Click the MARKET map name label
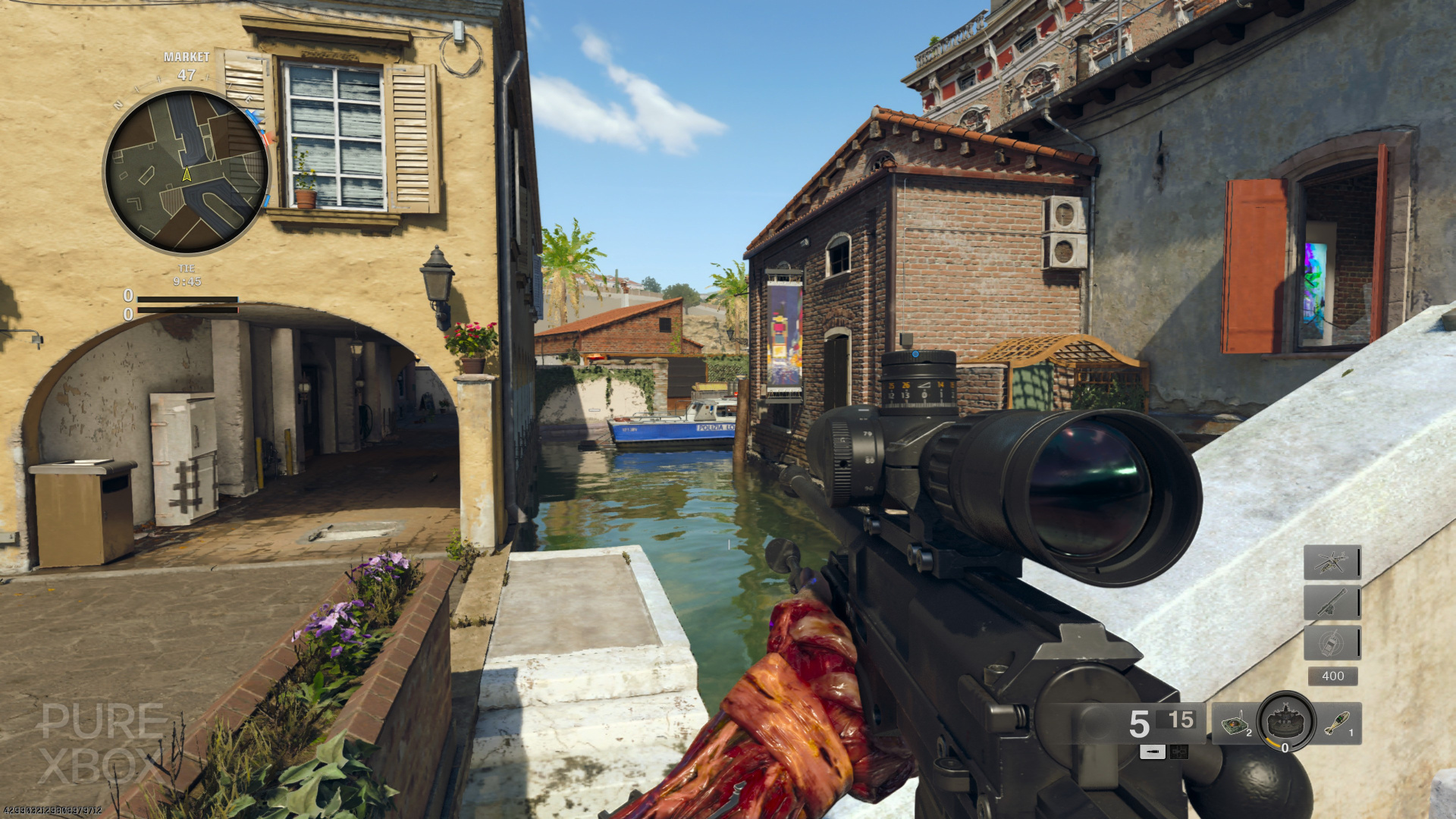Image resolution: width=1456 pixels, height=819 pixels. pyautogui.click(x=186, y=57)
